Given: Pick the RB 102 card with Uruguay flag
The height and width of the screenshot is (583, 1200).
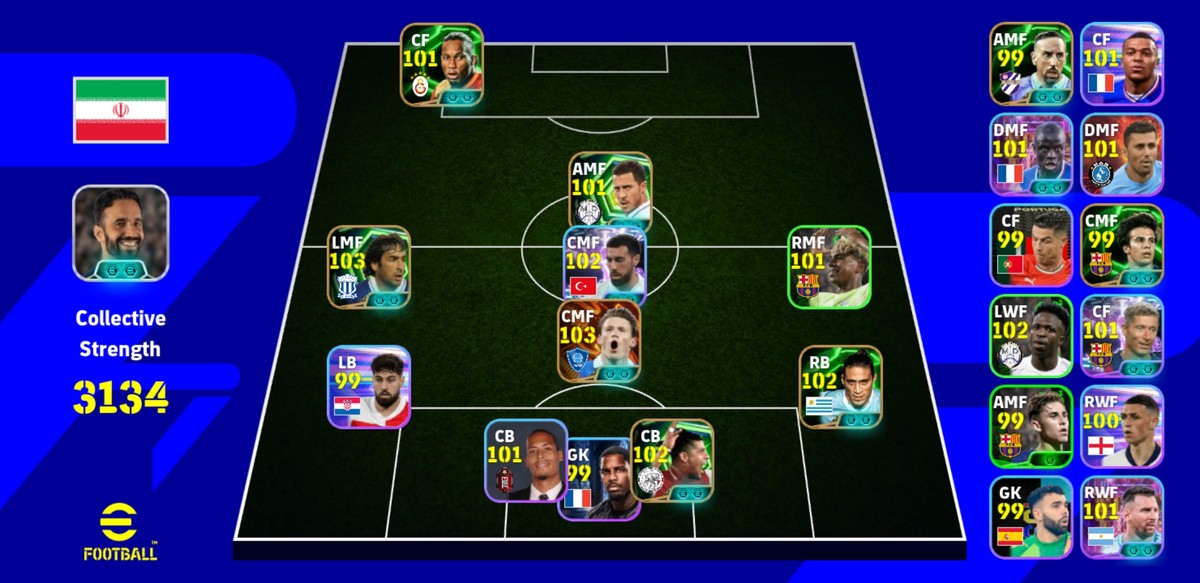Looking at the screenshot, I should point(840,387).
